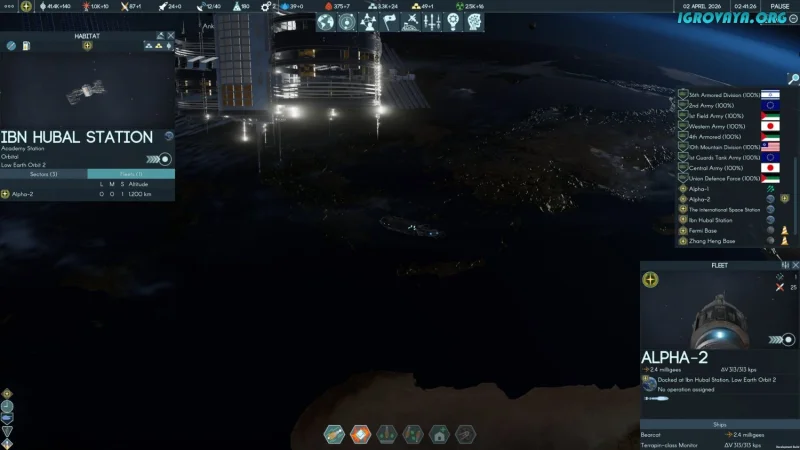
Task: Select Zhang Heng Base in the list
Action: point(712,241)
